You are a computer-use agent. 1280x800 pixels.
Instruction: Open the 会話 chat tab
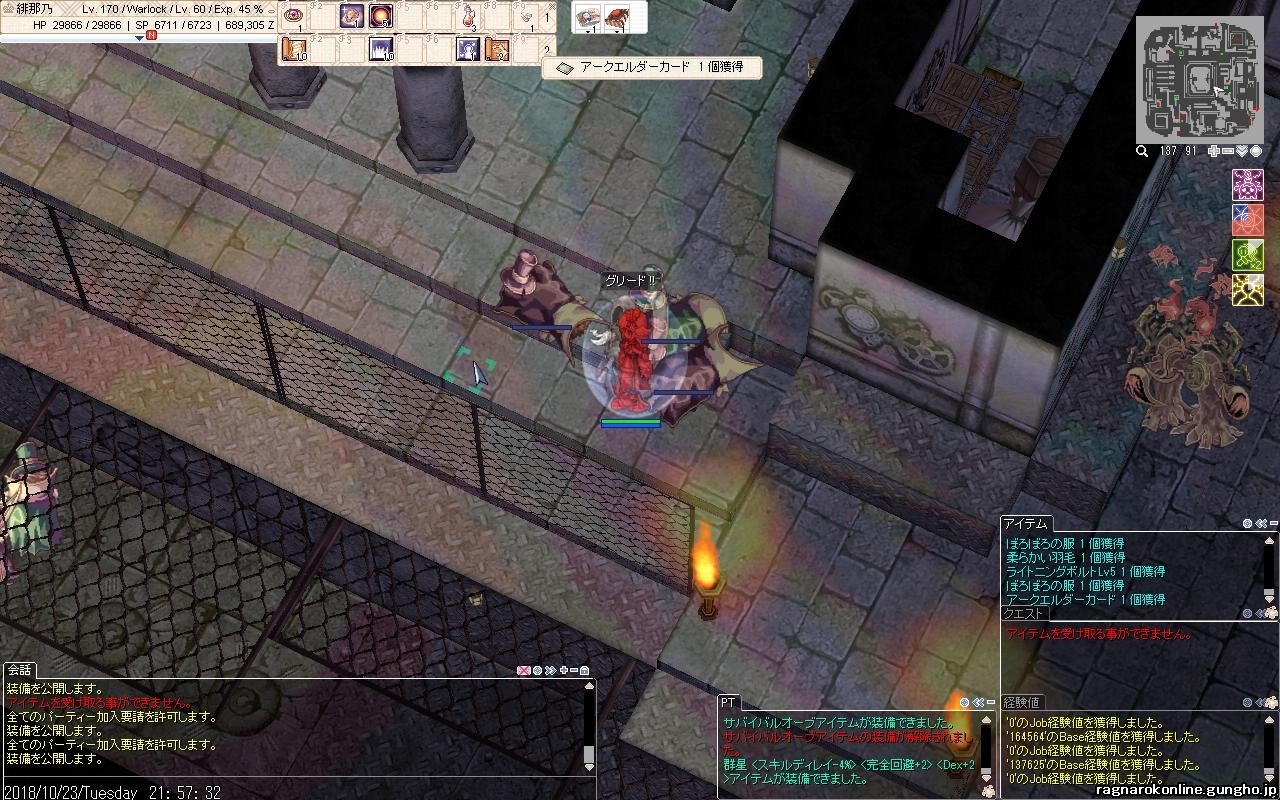pos(20,670)
